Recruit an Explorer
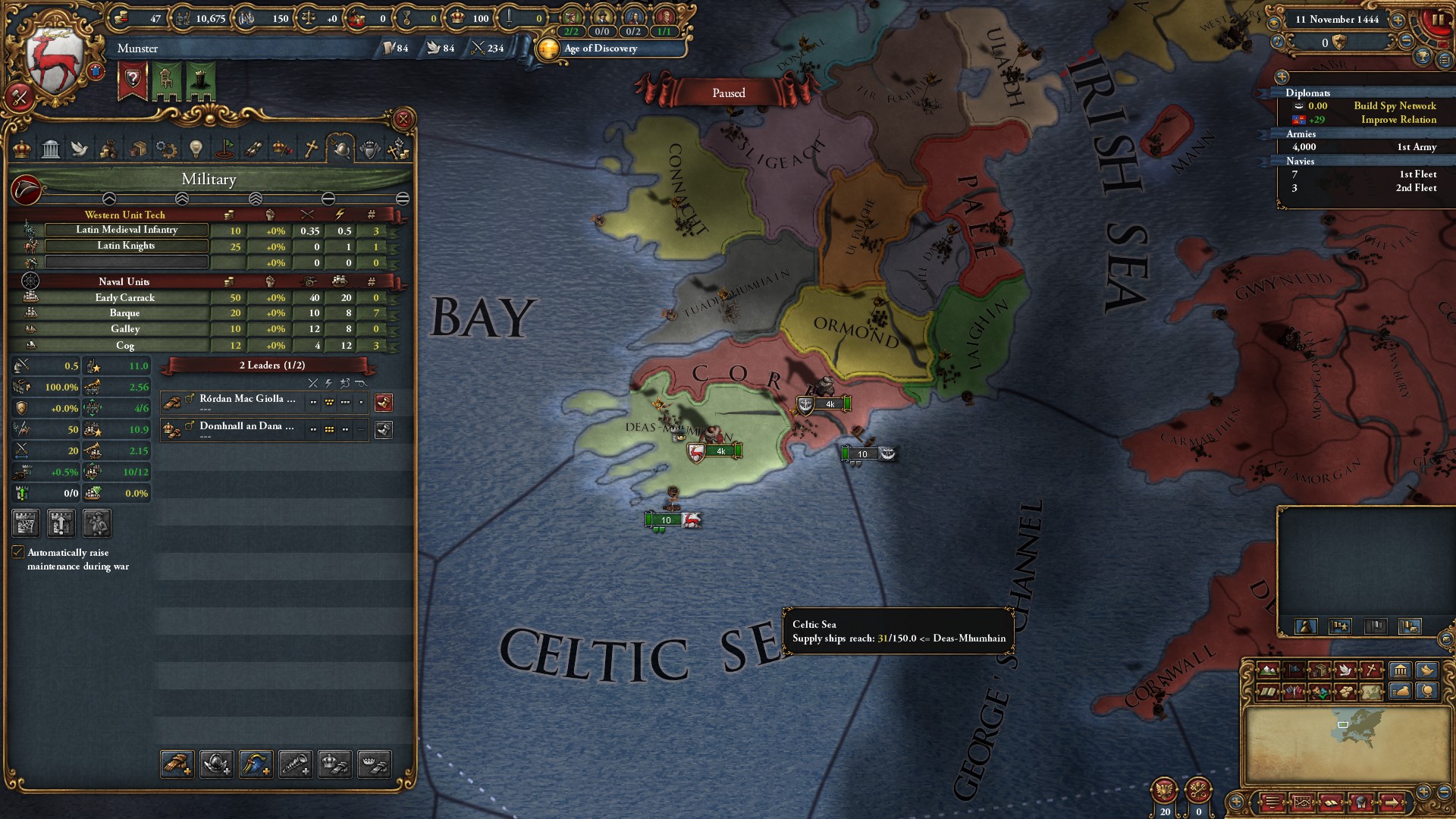Viewport: 1456px width, 819px height. (x=296, y=764)
